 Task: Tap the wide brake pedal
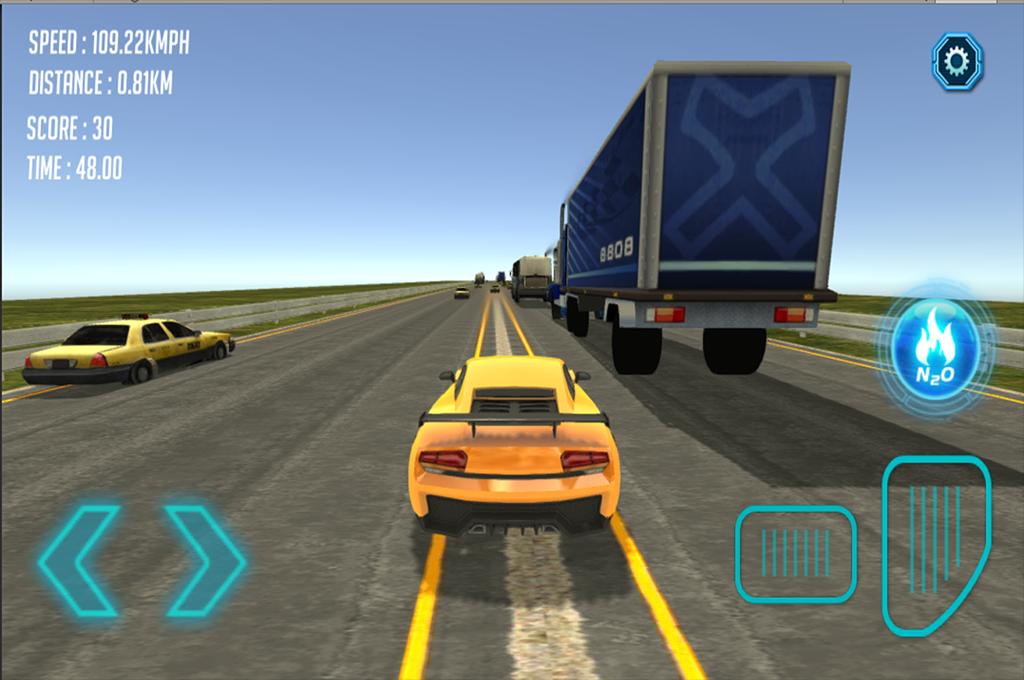(x=796, y=554)
